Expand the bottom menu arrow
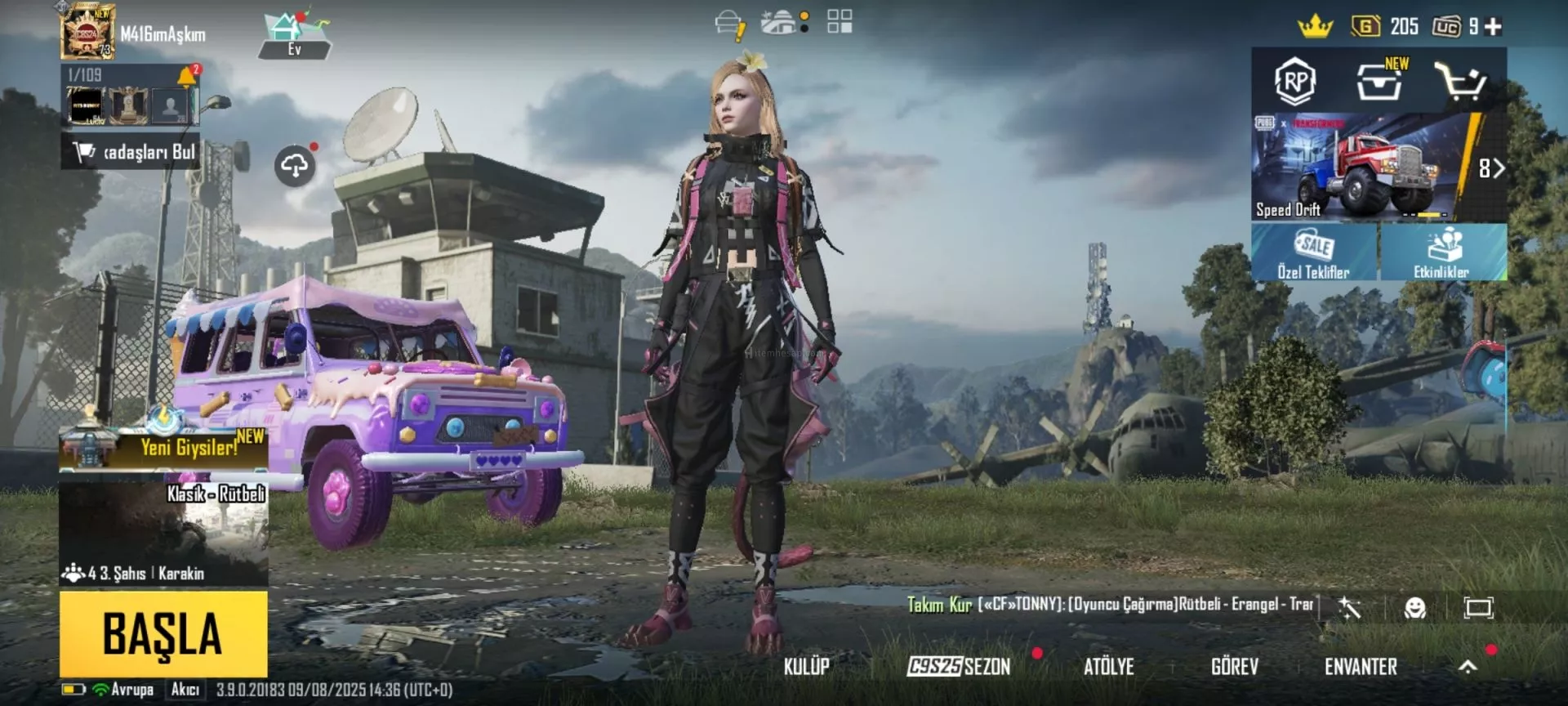 point(1468,667)
